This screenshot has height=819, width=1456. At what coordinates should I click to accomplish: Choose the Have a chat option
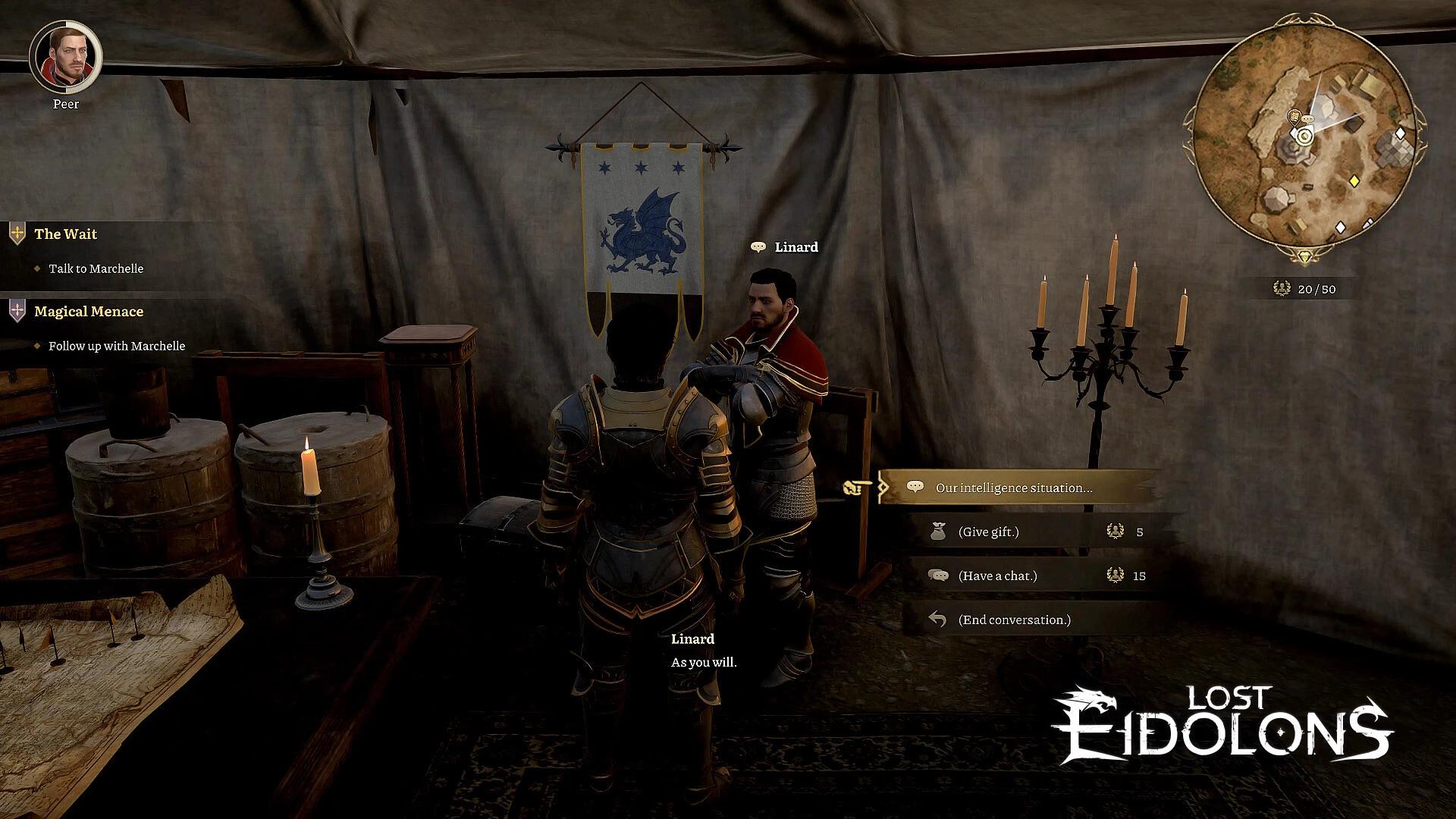999,576
